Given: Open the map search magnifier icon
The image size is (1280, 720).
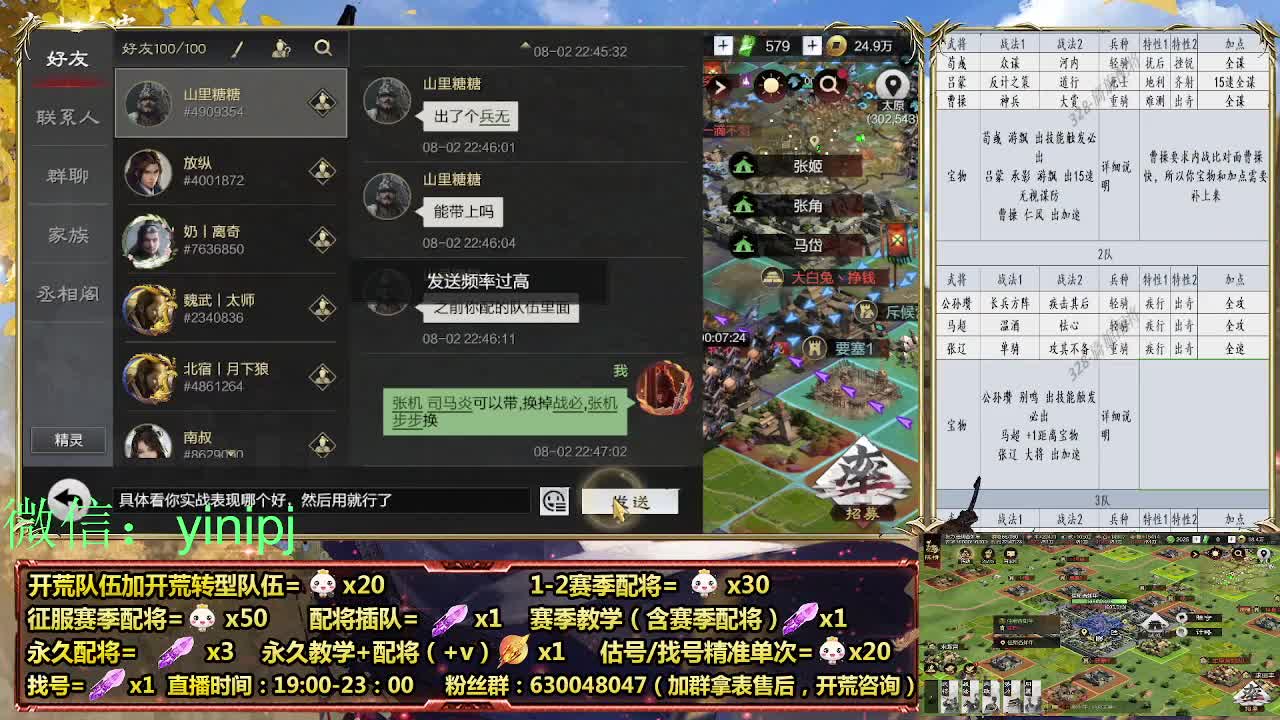Looking at the screenshot, I should tap(831, 86).
